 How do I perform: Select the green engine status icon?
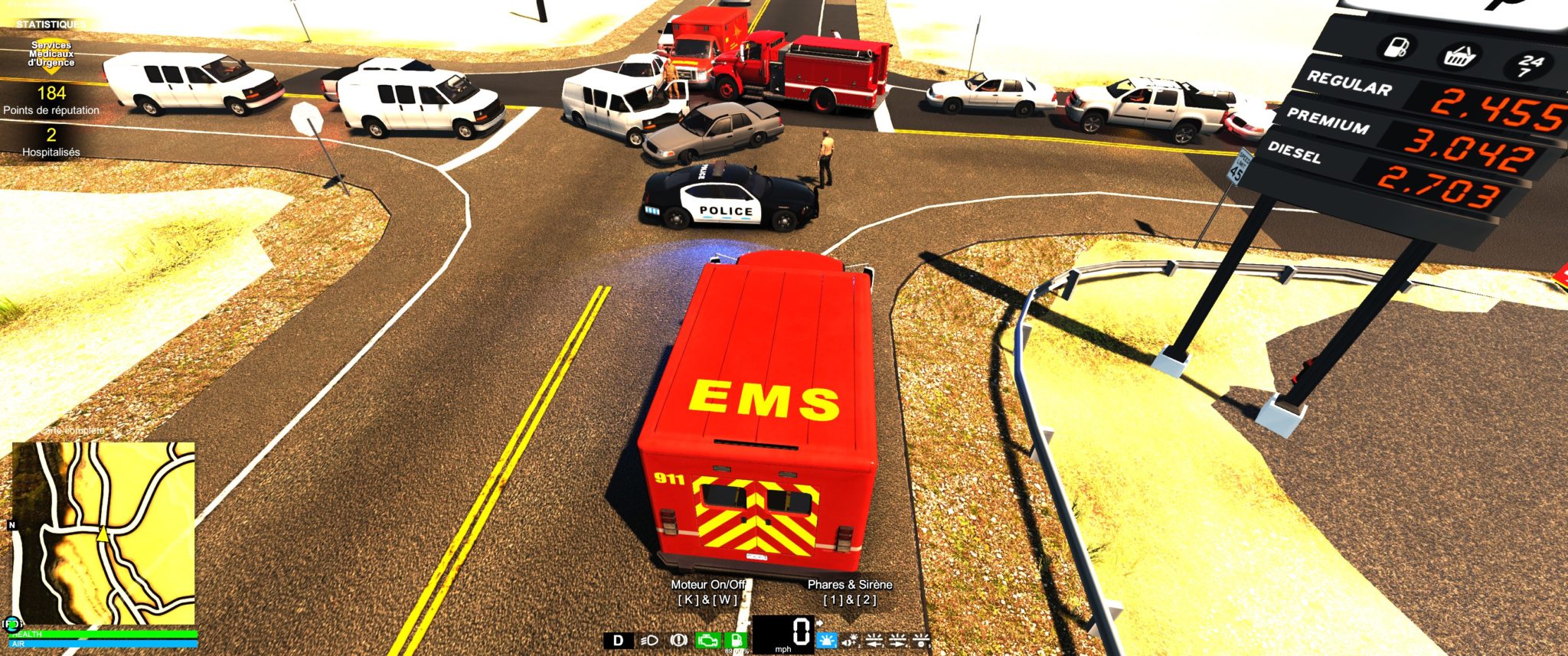point(707,640)
